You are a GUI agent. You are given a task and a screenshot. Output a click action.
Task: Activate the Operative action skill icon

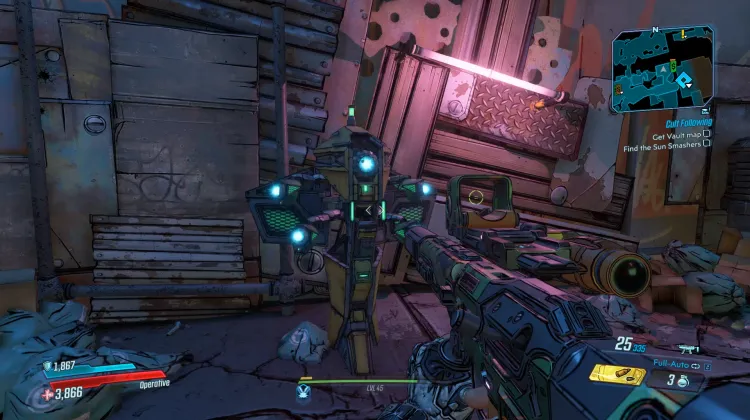(303, 393)
